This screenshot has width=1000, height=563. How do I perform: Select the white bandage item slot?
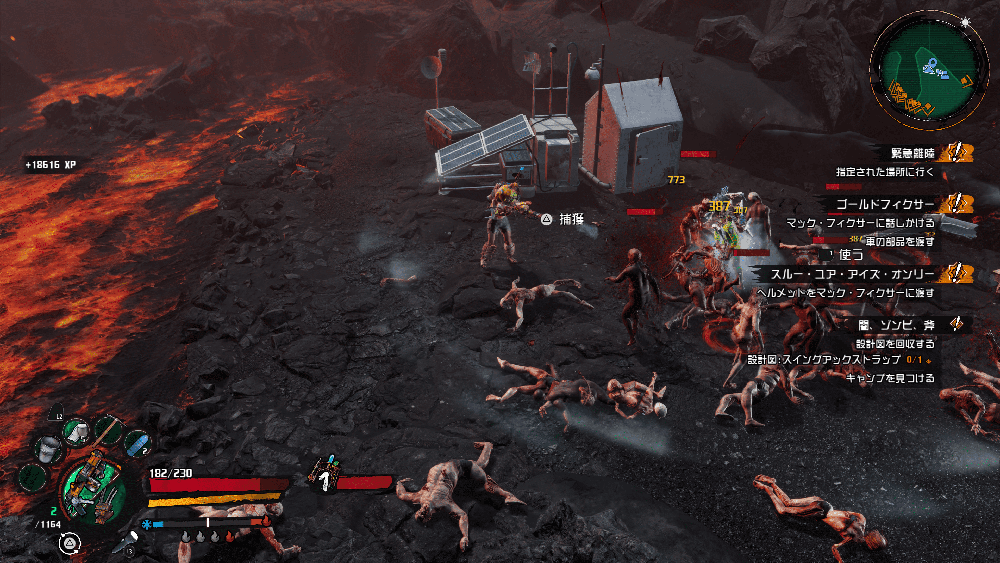click(77, 430)
